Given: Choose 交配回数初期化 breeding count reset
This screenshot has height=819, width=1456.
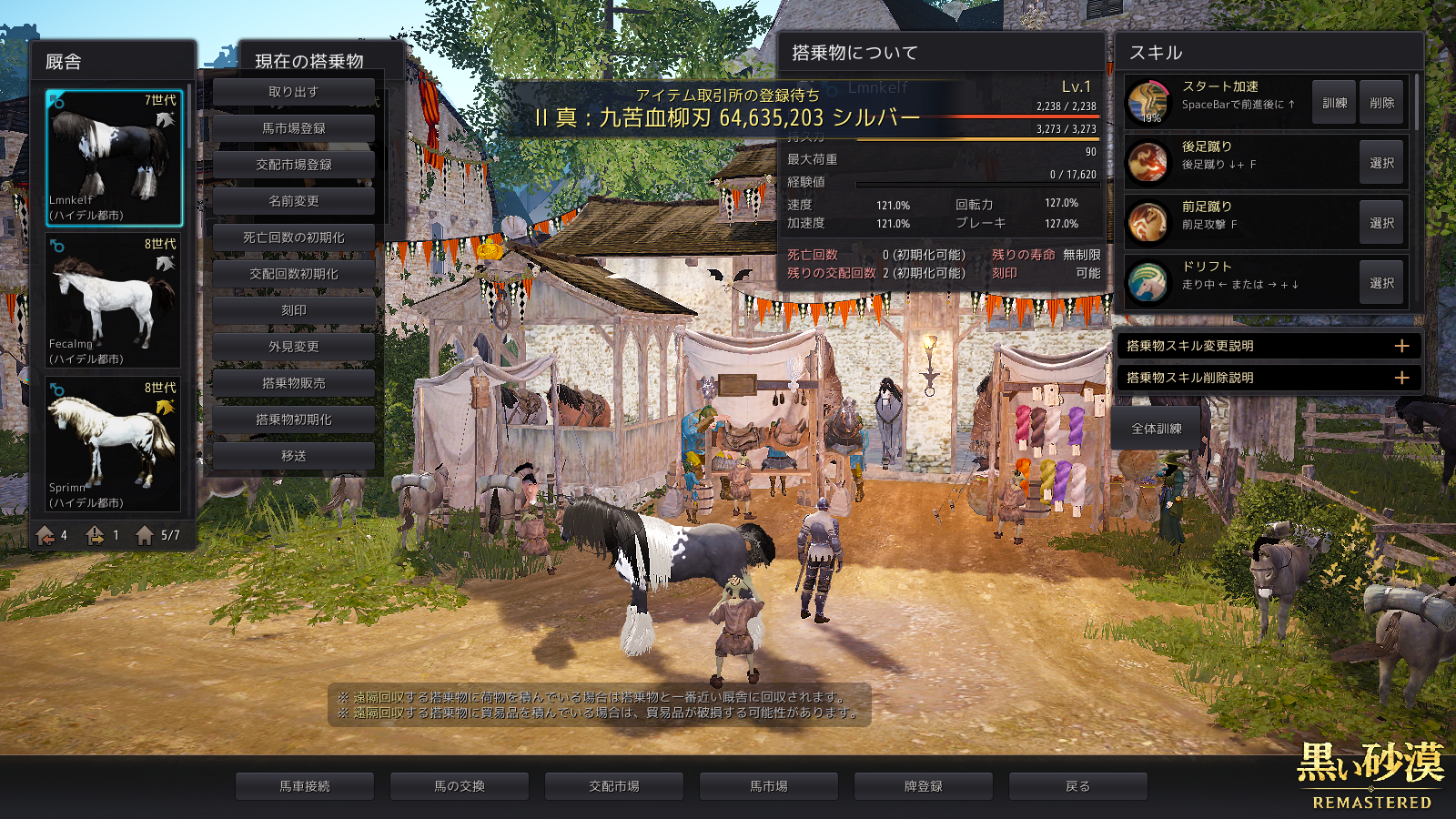Looking at the screenshot, I should click(293, 274).
